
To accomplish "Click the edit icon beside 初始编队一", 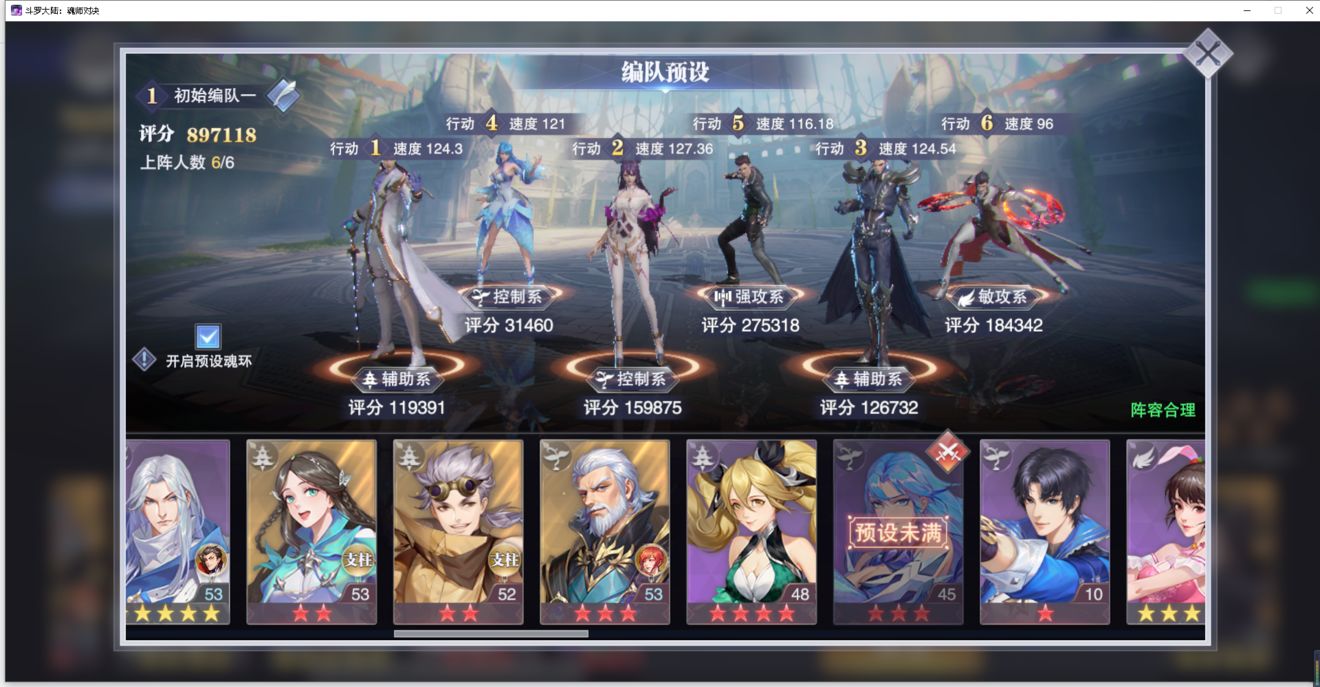I will [283, 95].
